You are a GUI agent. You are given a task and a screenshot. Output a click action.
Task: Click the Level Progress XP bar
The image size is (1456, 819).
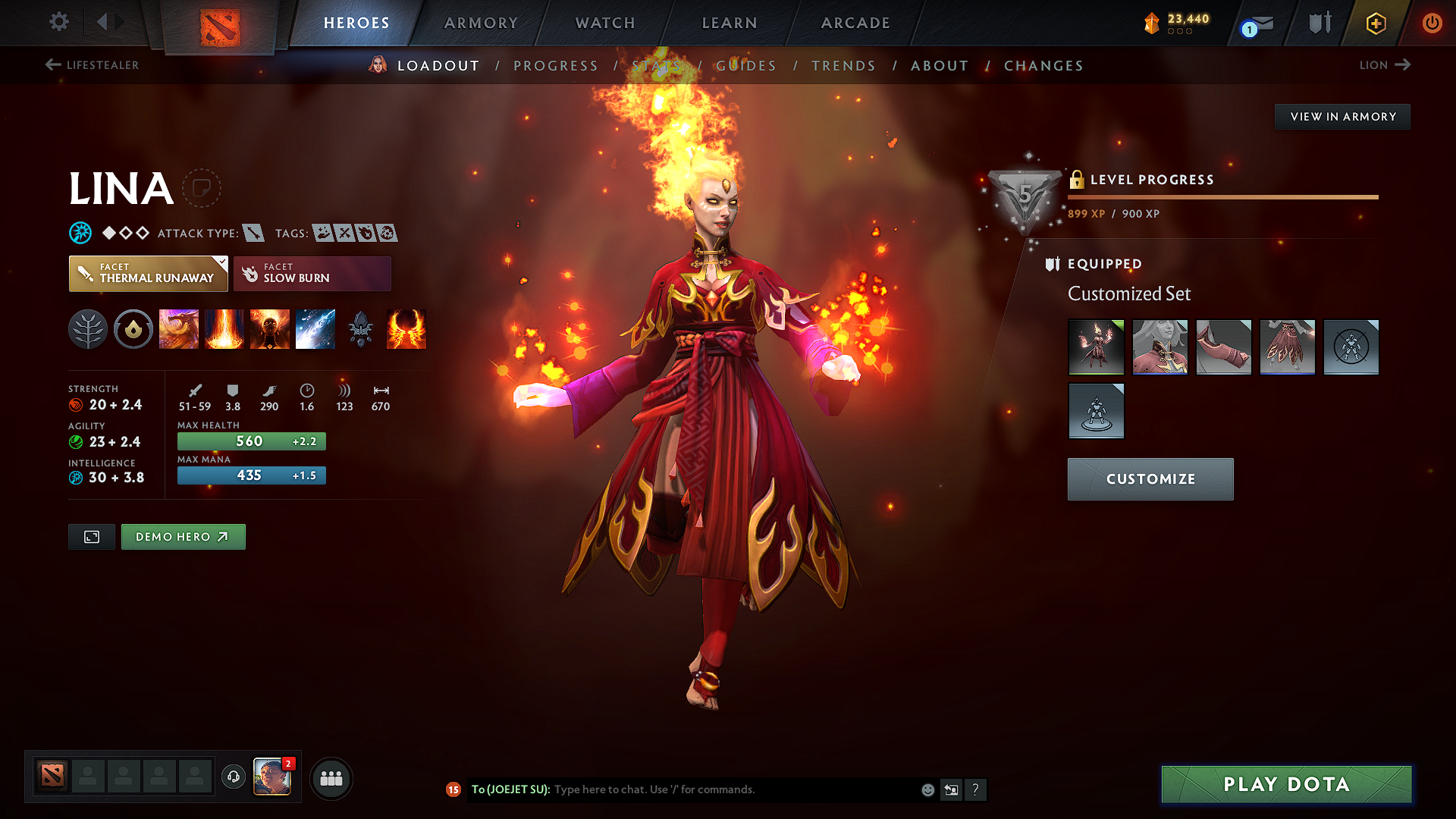point(1222,196)
